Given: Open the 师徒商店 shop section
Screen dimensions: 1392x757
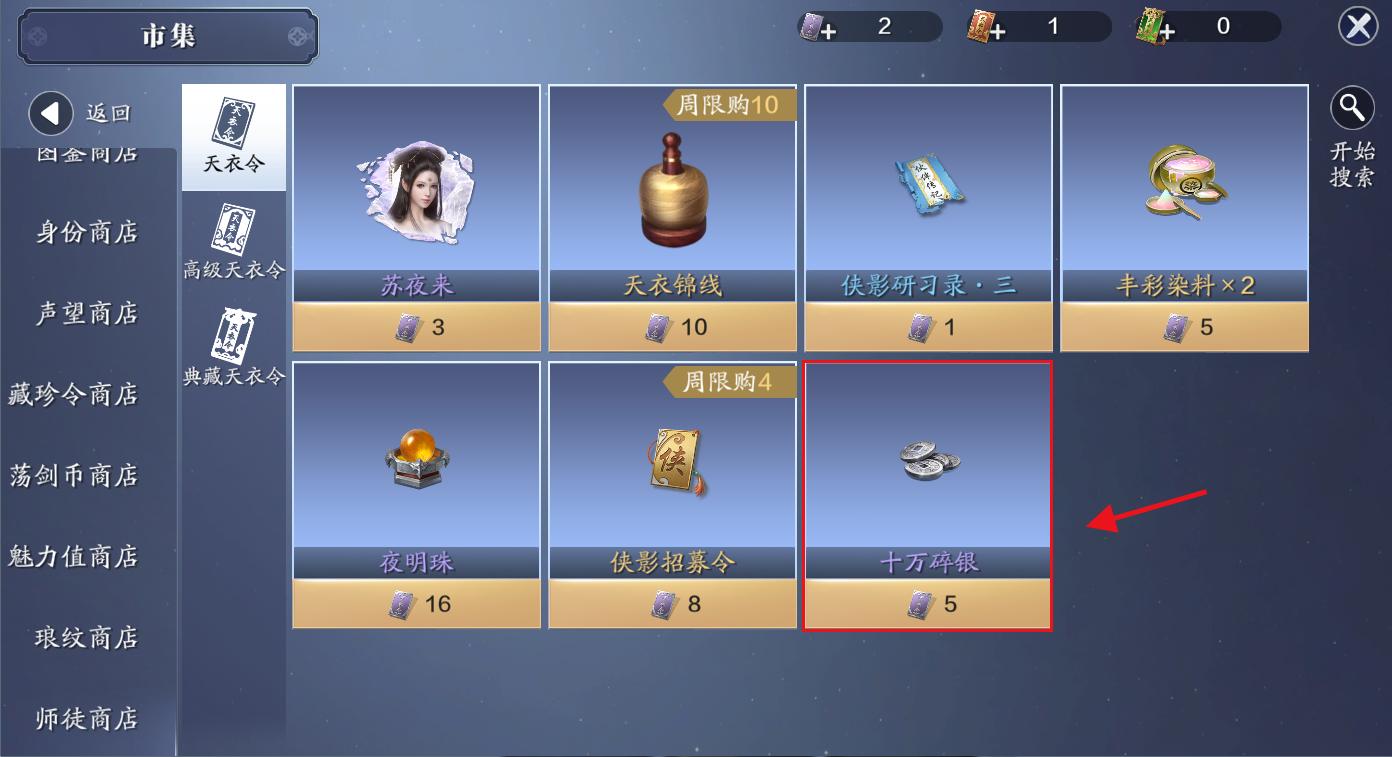Looking at the screenshot, I should tap(88, 719).
